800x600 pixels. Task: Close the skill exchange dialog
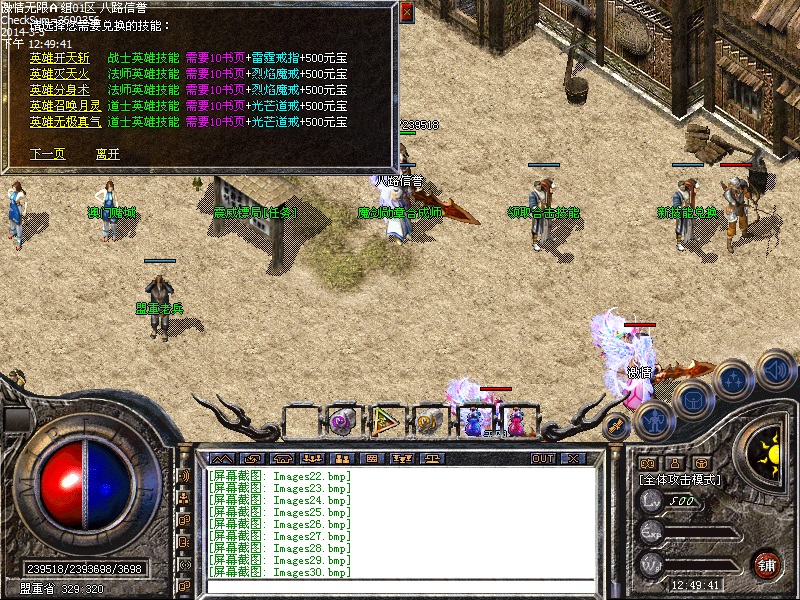tap(406, 13)
